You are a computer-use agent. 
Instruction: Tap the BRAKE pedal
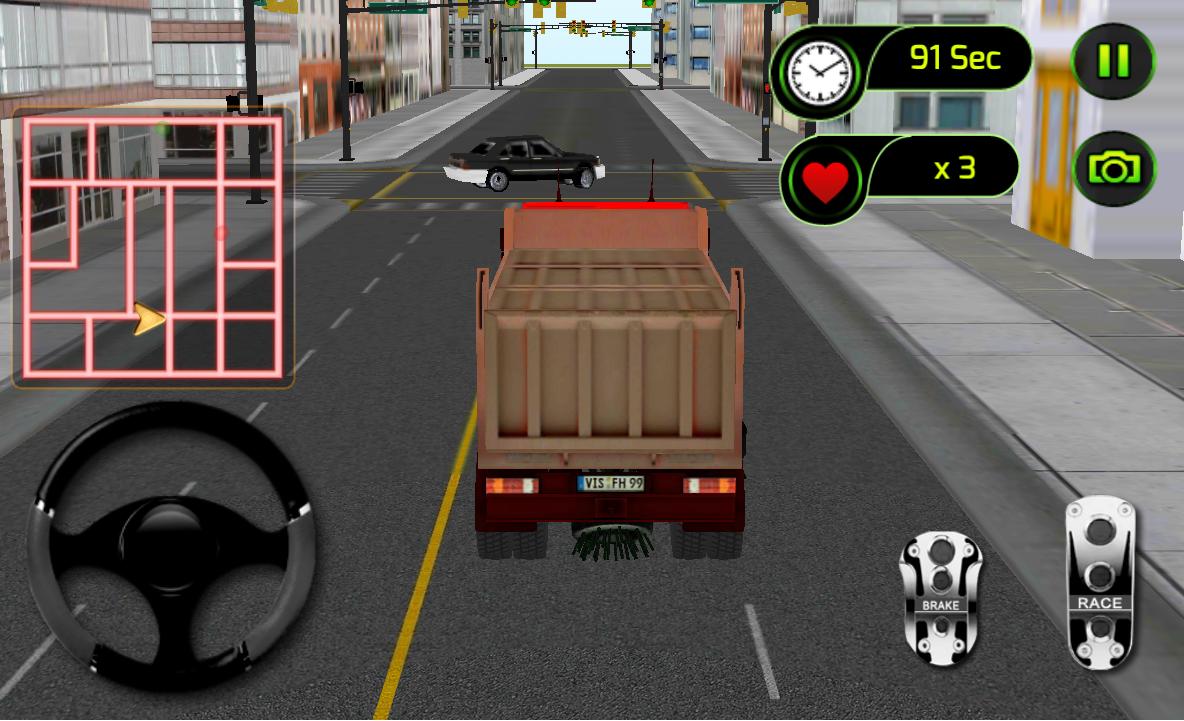click(x=940, y=598)
